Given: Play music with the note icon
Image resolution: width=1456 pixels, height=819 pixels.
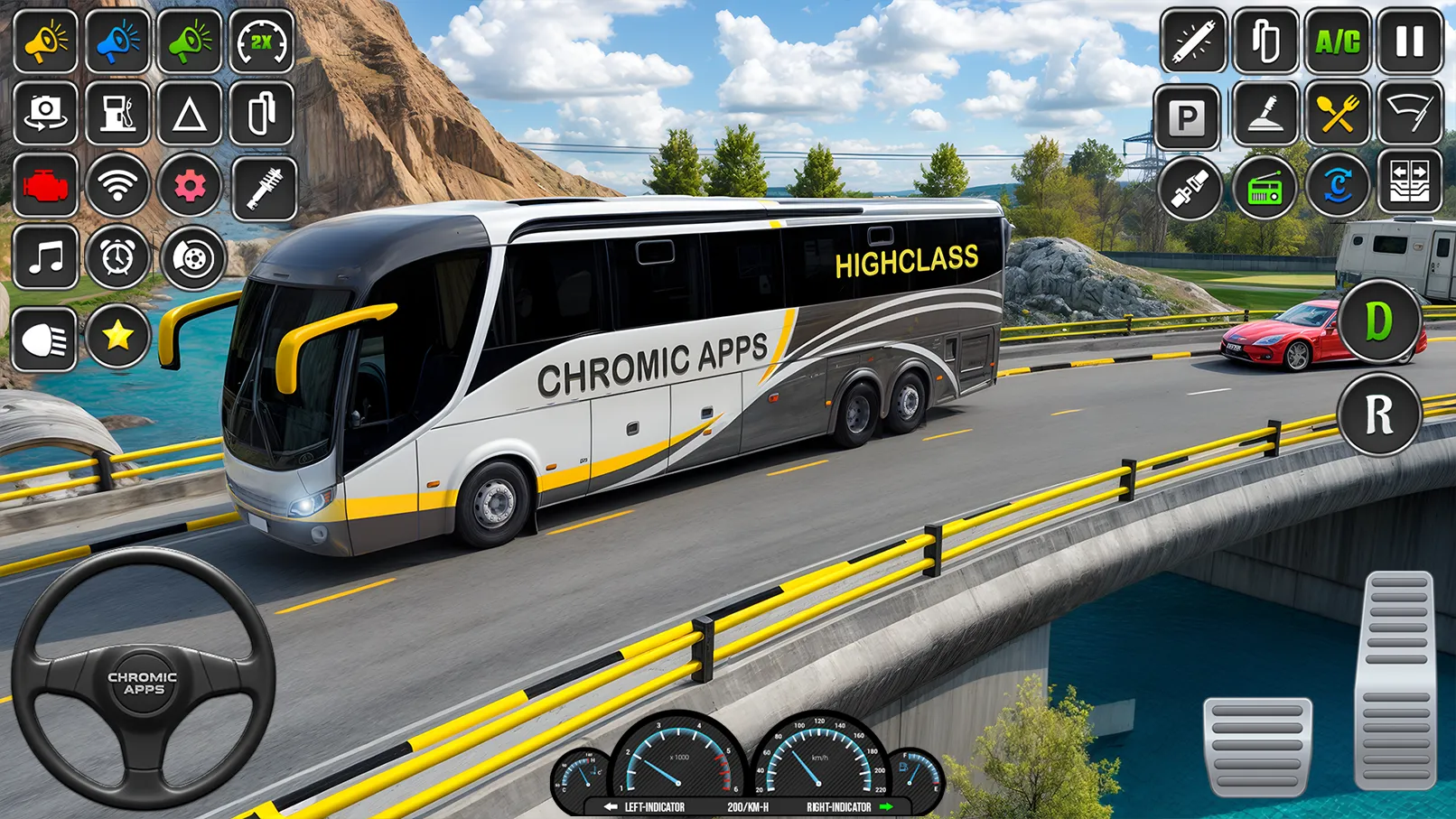Looking at the screenshot, I should pyautogui.click(x=45, y=260).
